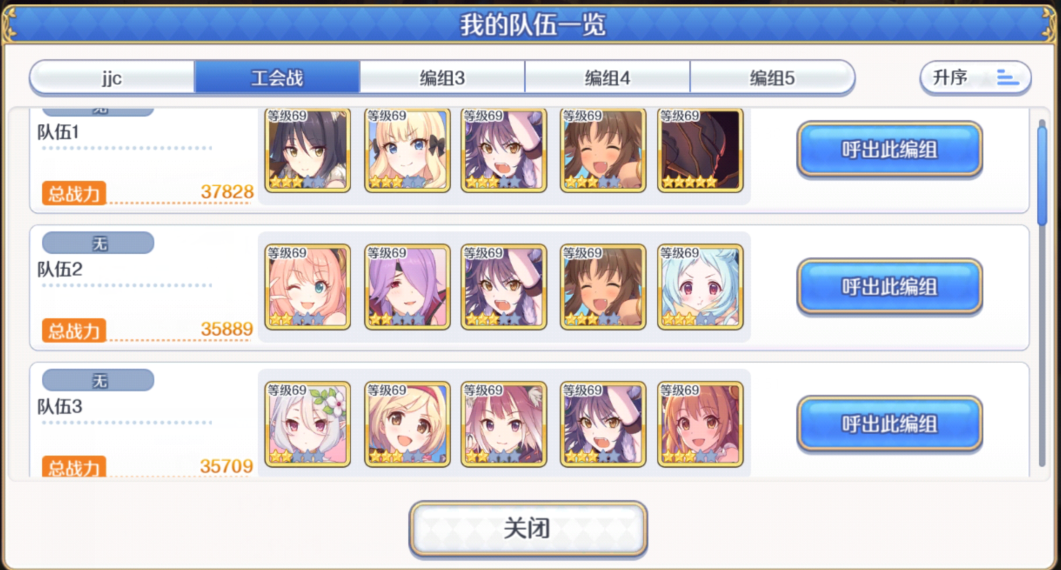Select the pink-haired winking character in 队伍2
1061x570 pixels.
coord(308,287)
